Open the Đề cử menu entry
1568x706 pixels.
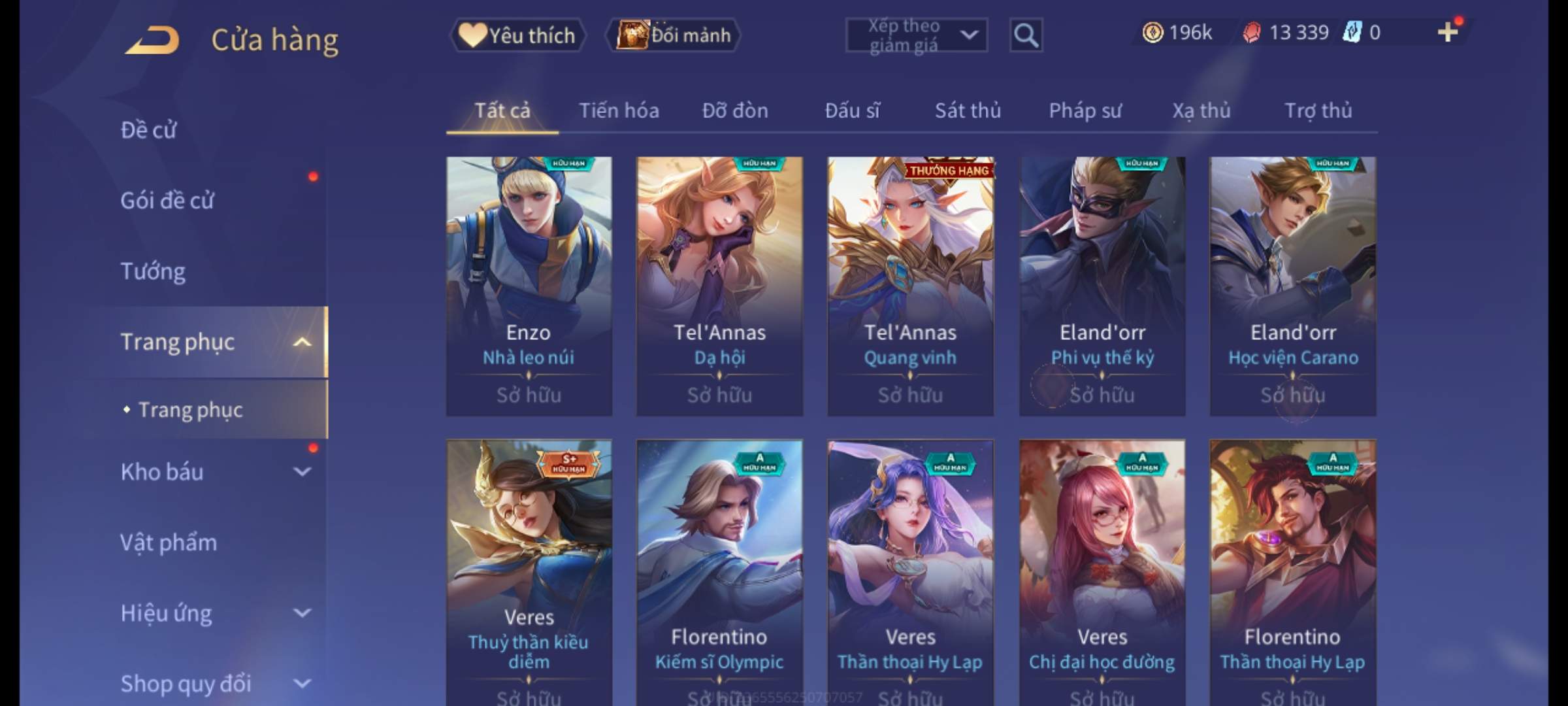click(x=148, y=130)
